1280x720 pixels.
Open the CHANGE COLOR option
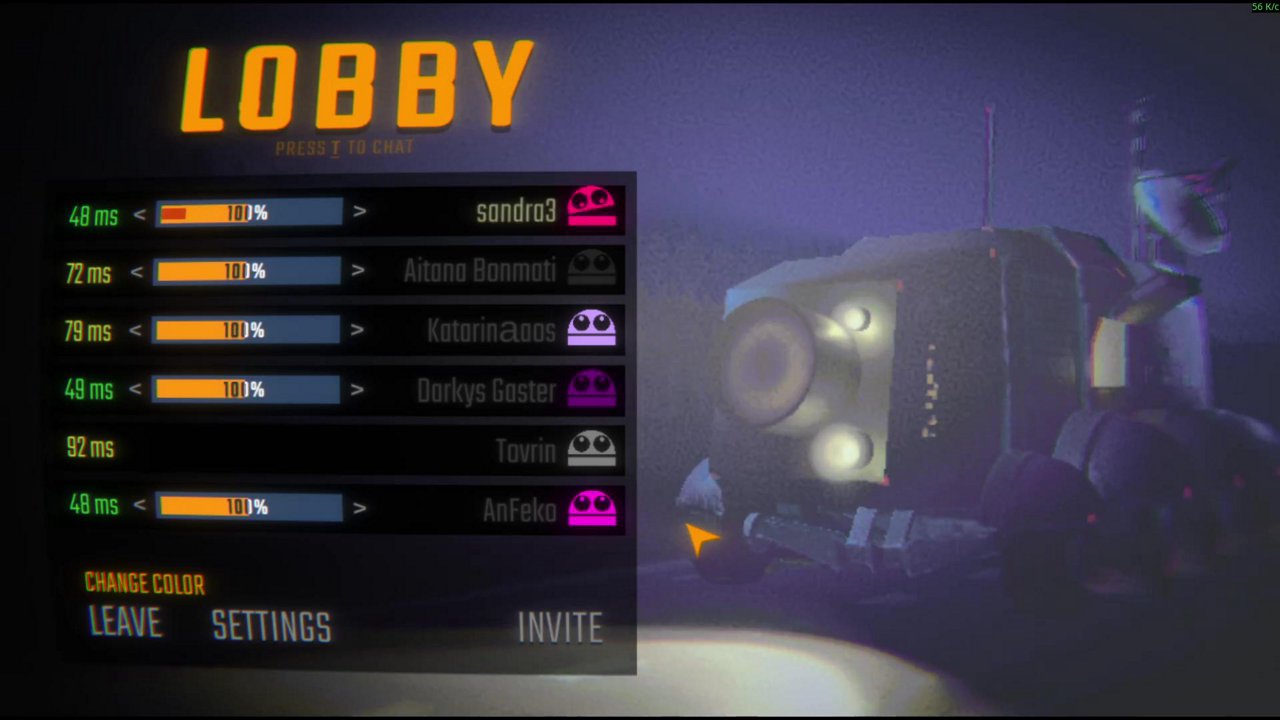point(144,584)
